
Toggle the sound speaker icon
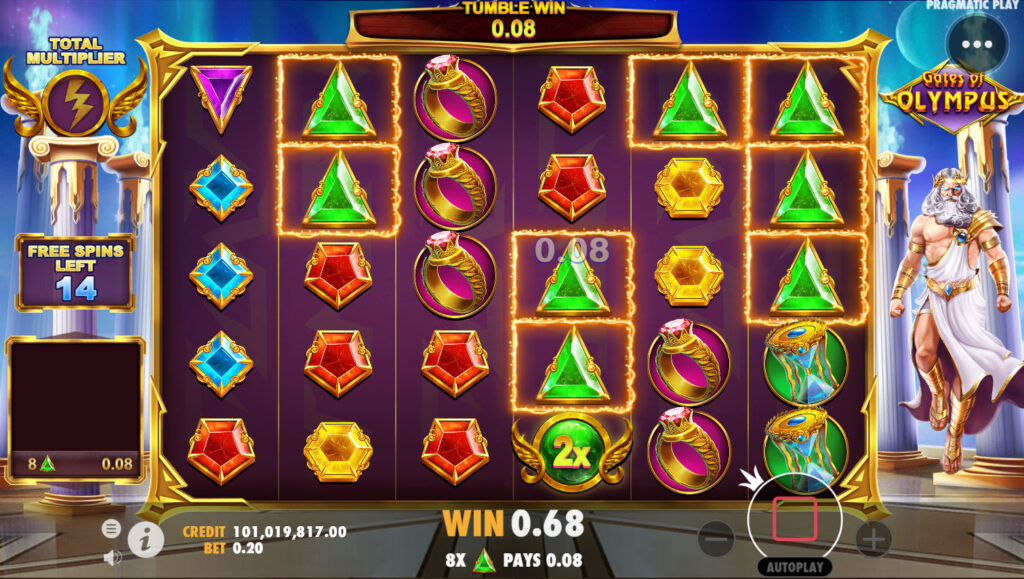(112, 558)
